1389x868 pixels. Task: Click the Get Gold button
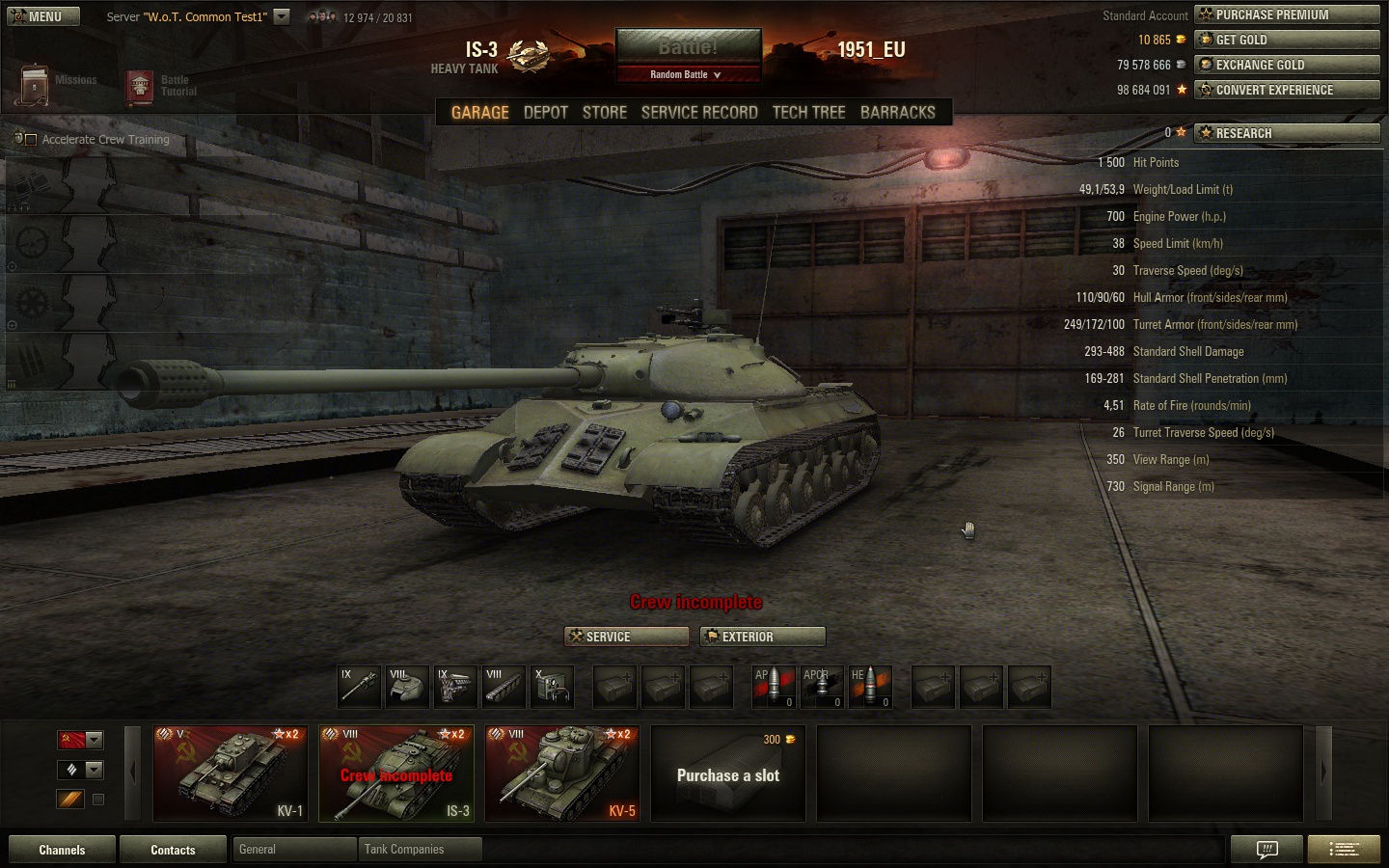point(1287,40)
